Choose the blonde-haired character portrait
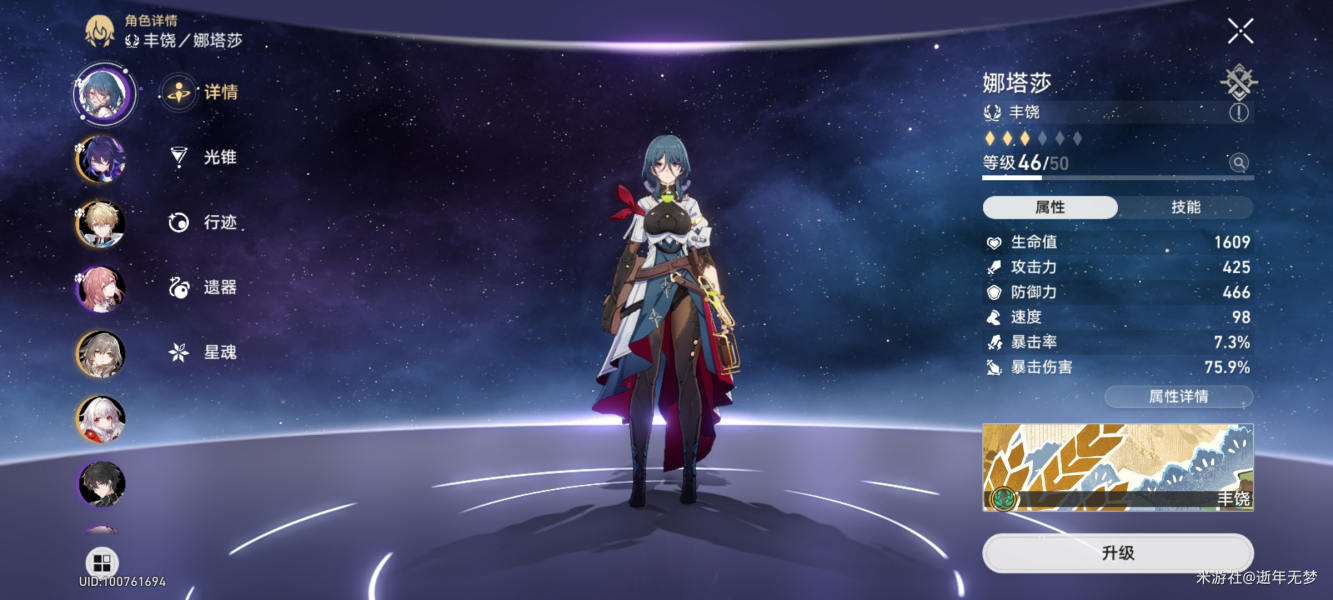1333x600 pixels. 101,224
